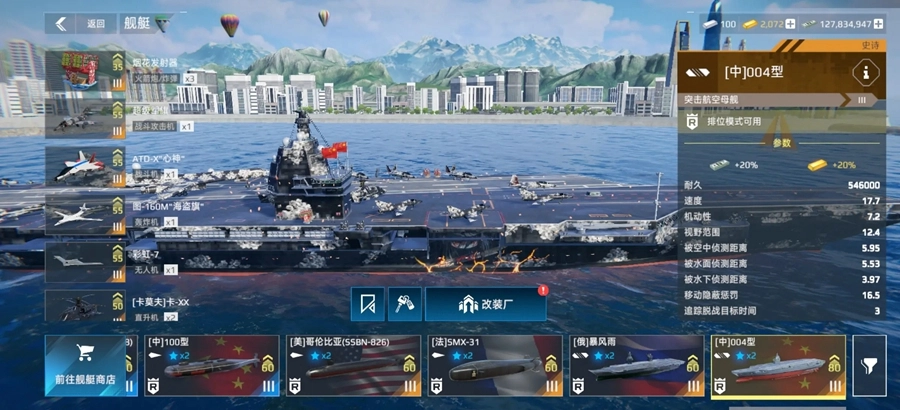Open the ship filter funnel button
This screenshot has width=900, height=410.
pos(873,366)
